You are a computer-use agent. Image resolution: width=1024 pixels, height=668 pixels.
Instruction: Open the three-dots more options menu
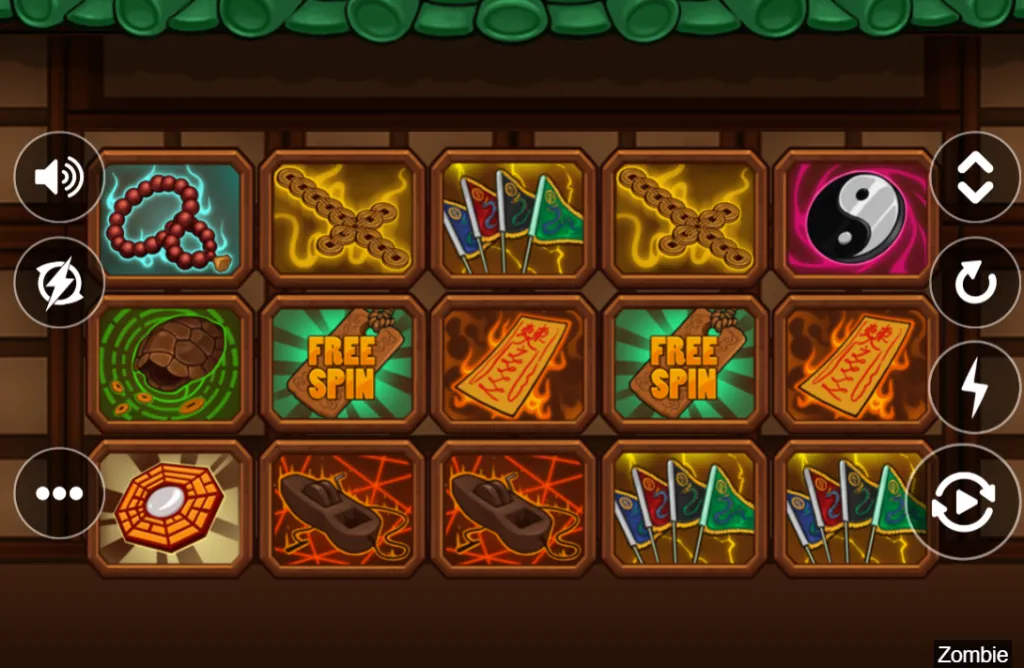[59, 493]
